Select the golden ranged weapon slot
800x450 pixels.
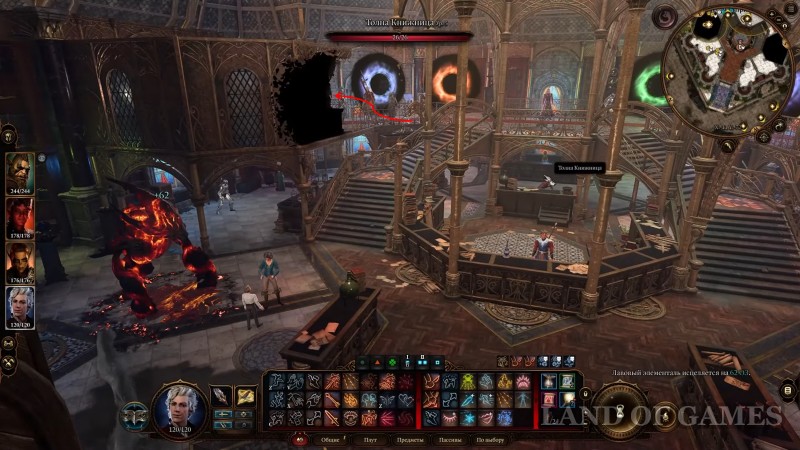(245, 397)
